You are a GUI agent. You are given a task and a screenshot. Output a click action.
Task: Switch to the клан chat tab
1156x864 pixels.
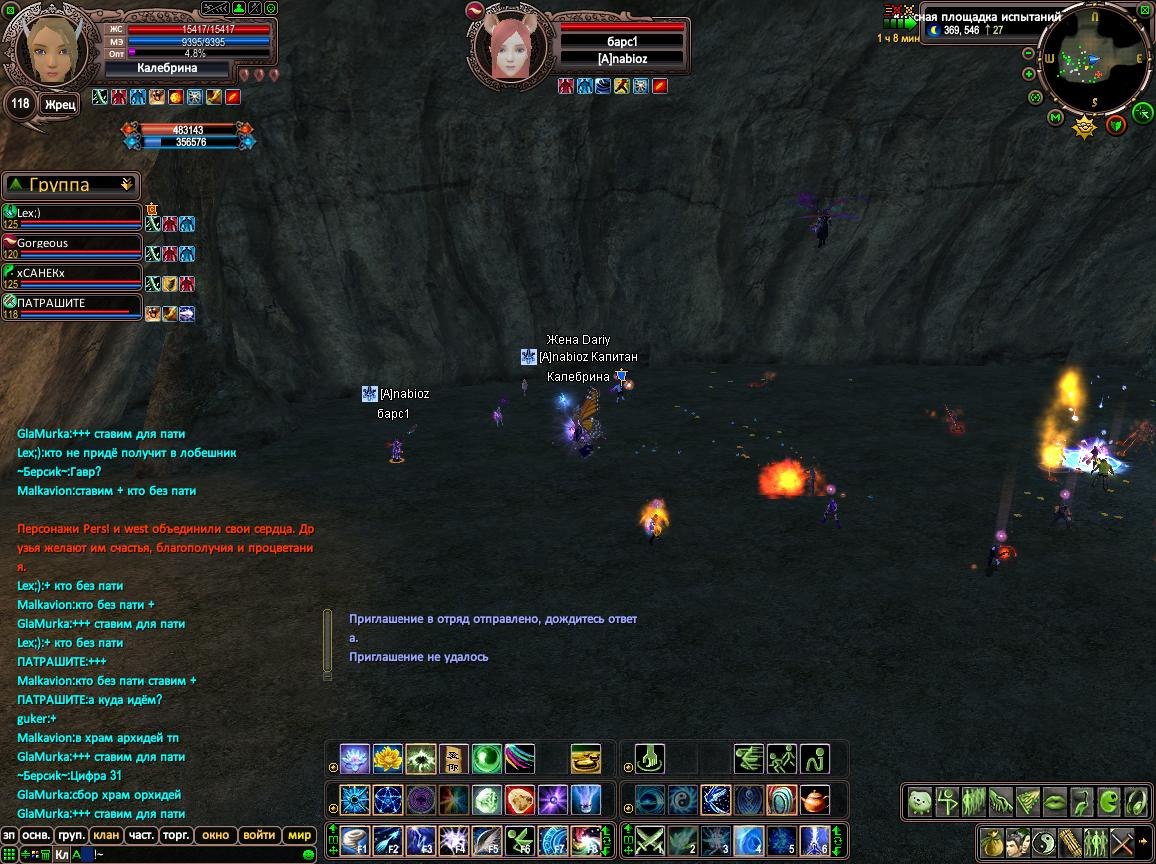104,835
